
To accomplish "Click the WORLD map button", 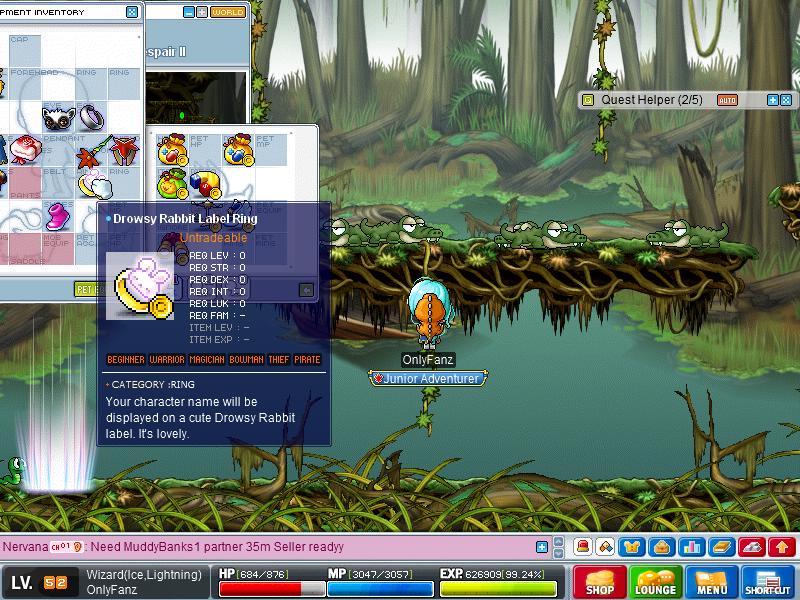I will point(228,12).
